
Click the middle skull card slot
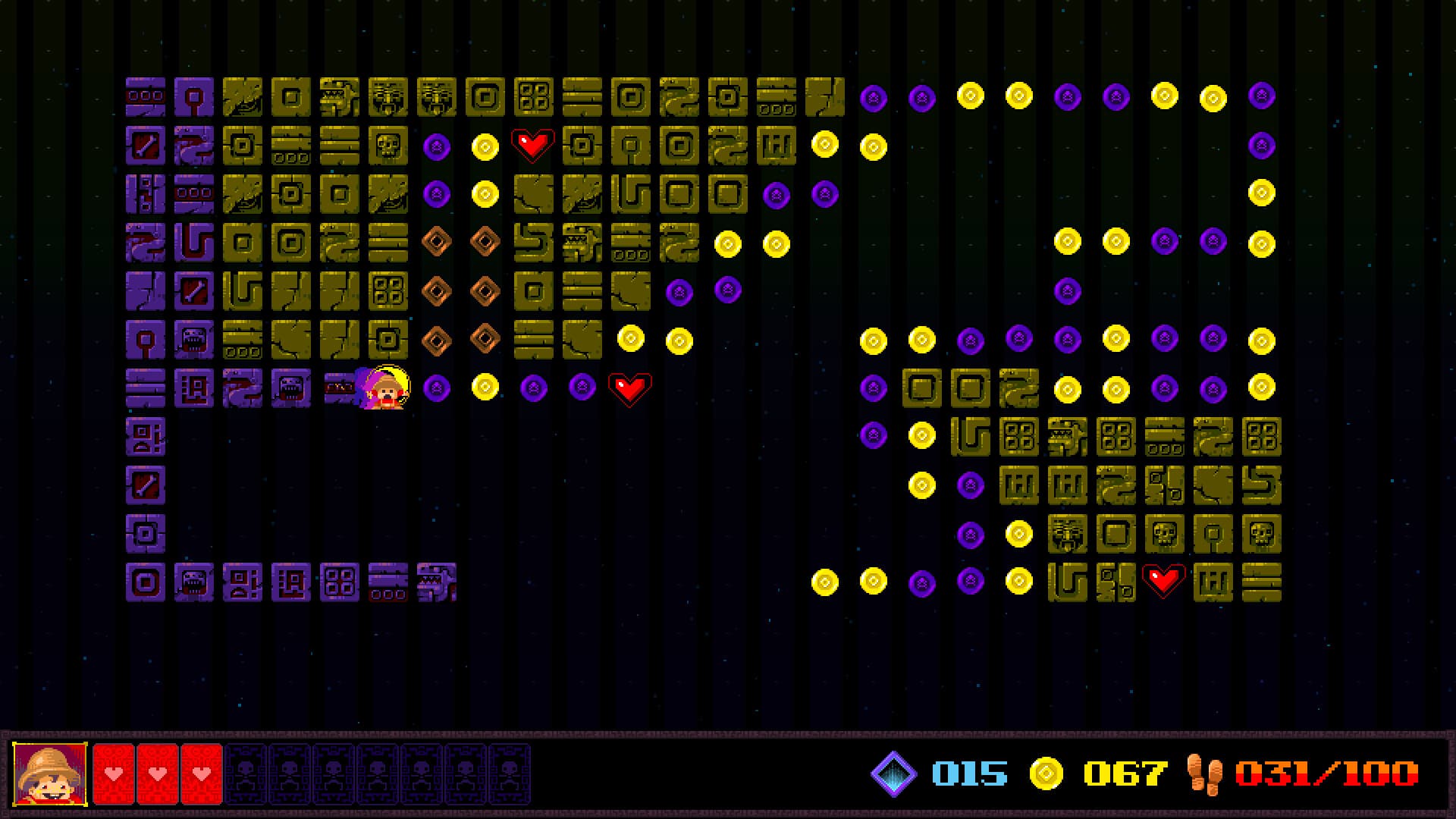(377, 774)
